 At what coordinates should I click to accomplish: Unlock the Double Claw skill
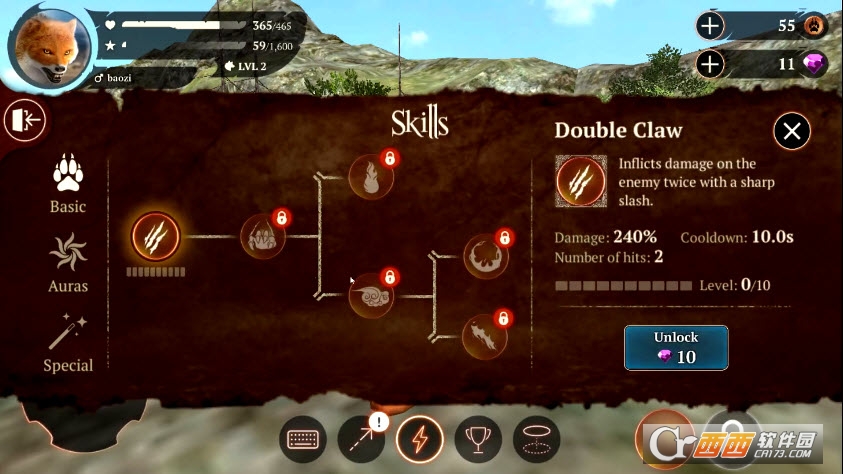[x=675, y=347]
